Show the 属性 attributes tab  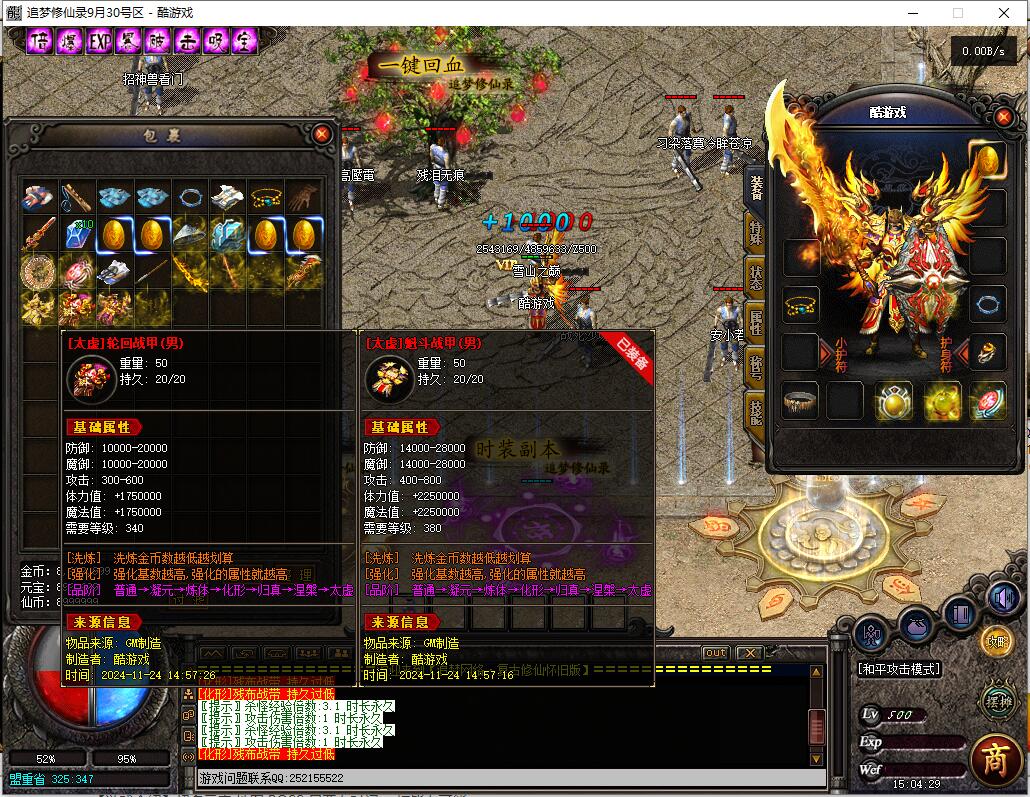click(x=756, y=322)
